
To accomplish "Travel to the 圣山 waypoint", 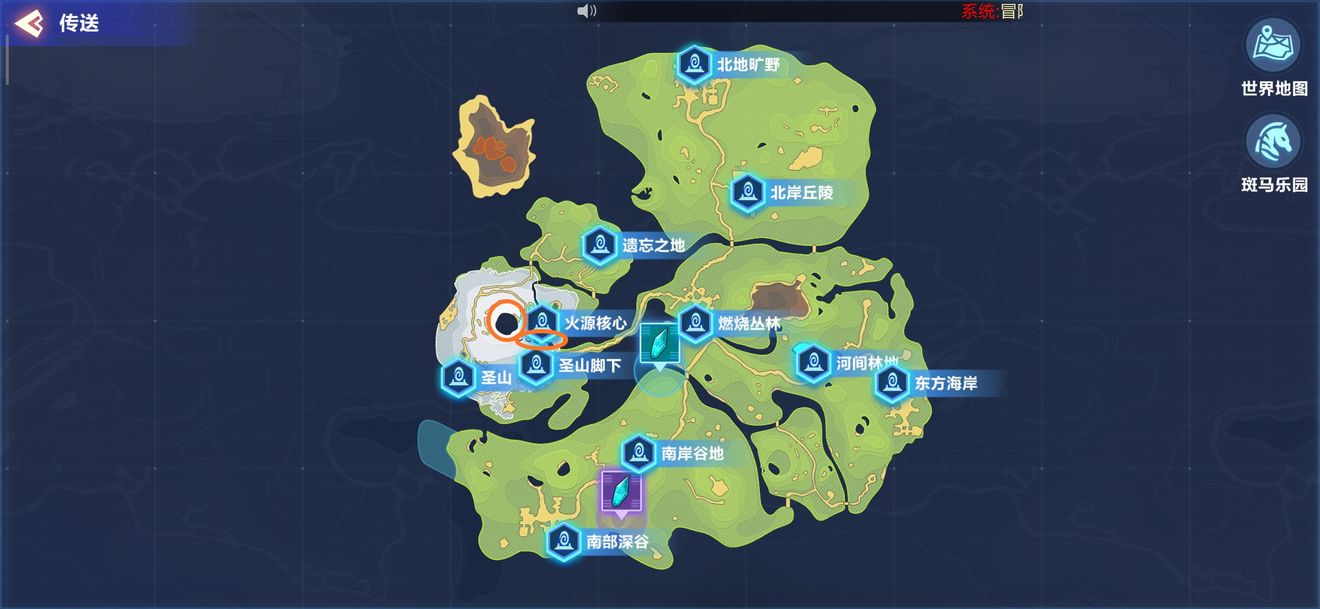I will point(460,377).
